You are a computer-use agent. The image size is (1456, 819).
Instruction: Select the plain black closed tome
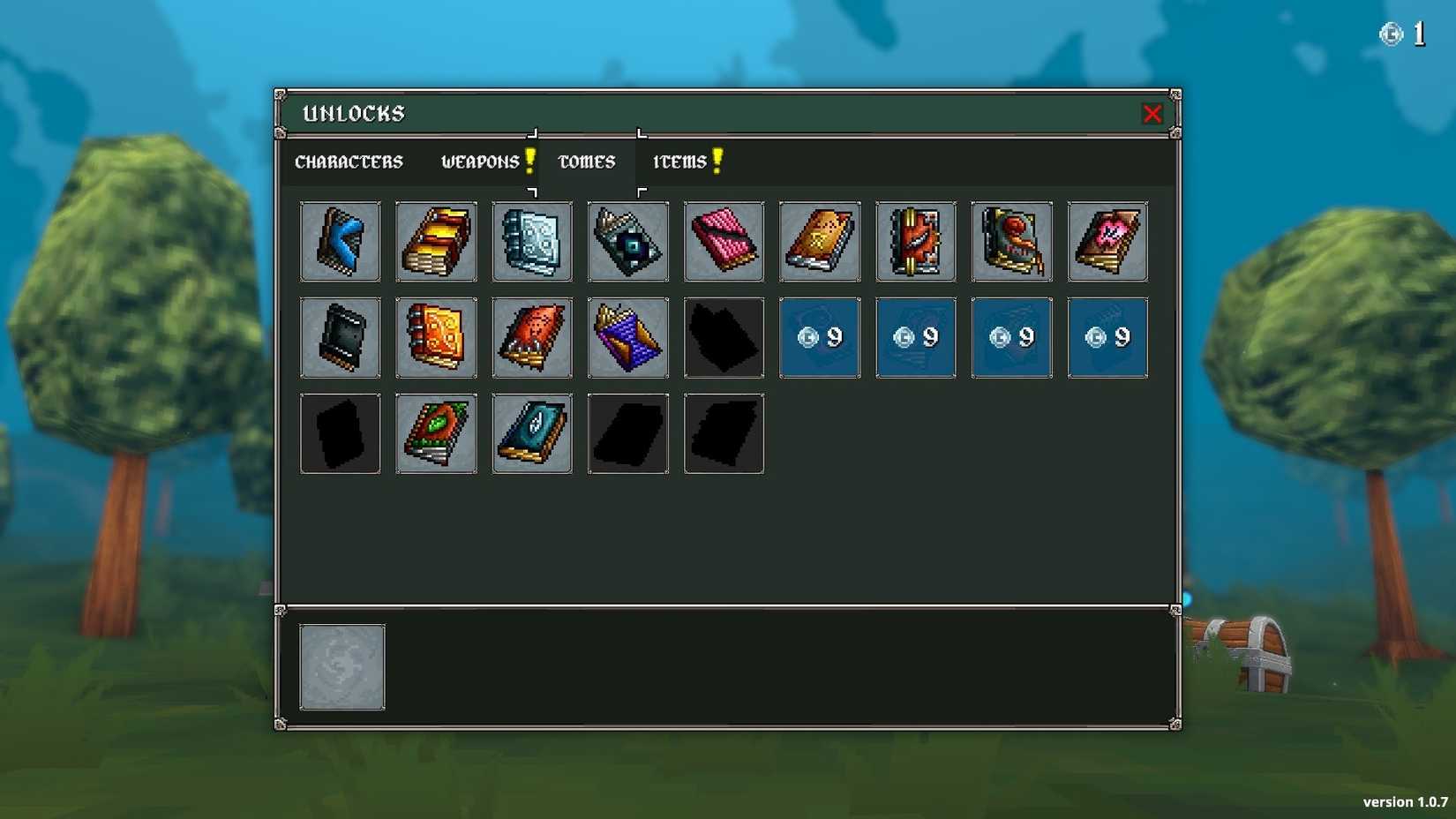[x=341, y=337]
